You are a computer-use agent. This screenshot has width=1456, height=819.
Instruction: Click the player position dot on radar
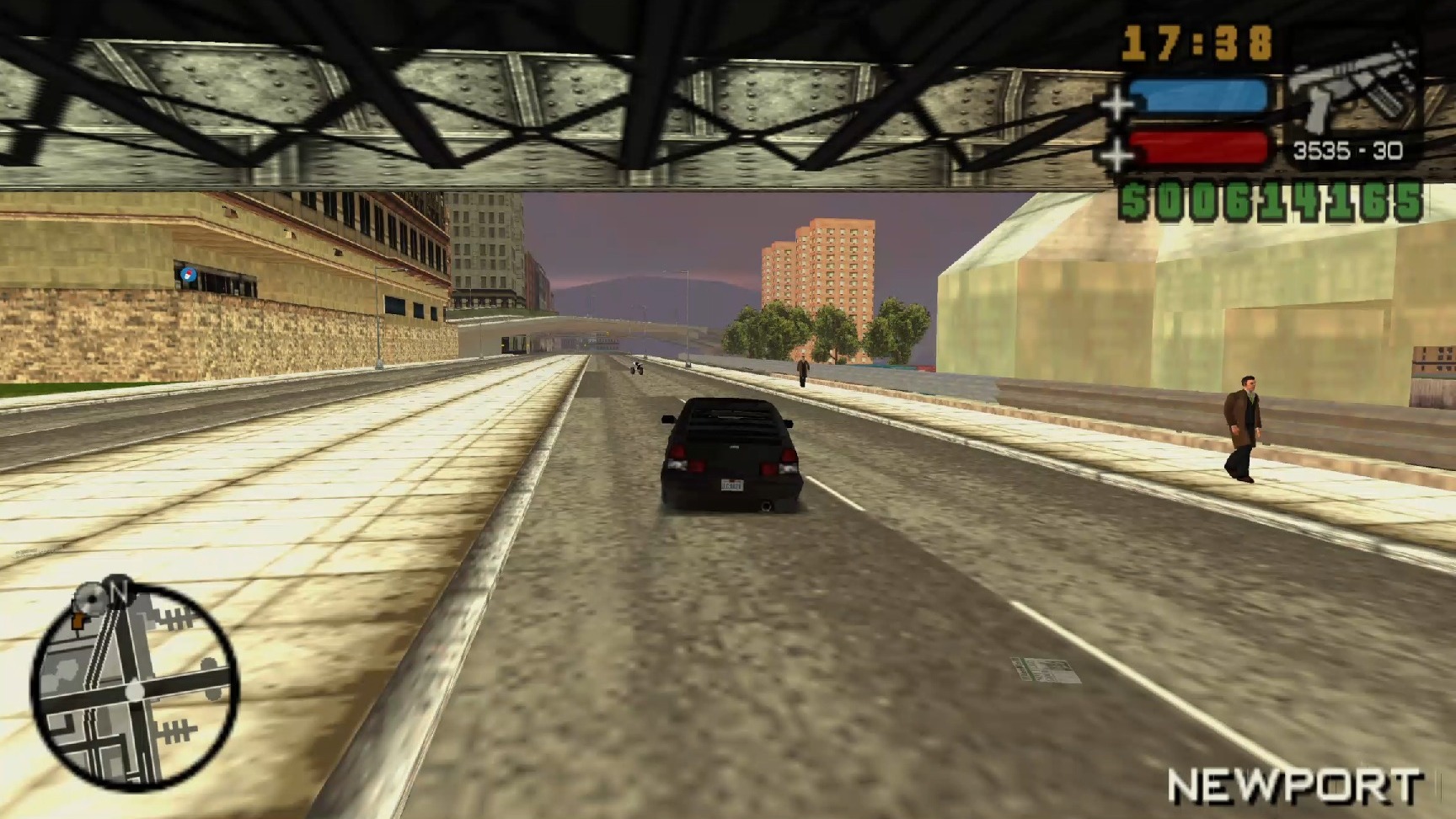[x=135, y=691]
